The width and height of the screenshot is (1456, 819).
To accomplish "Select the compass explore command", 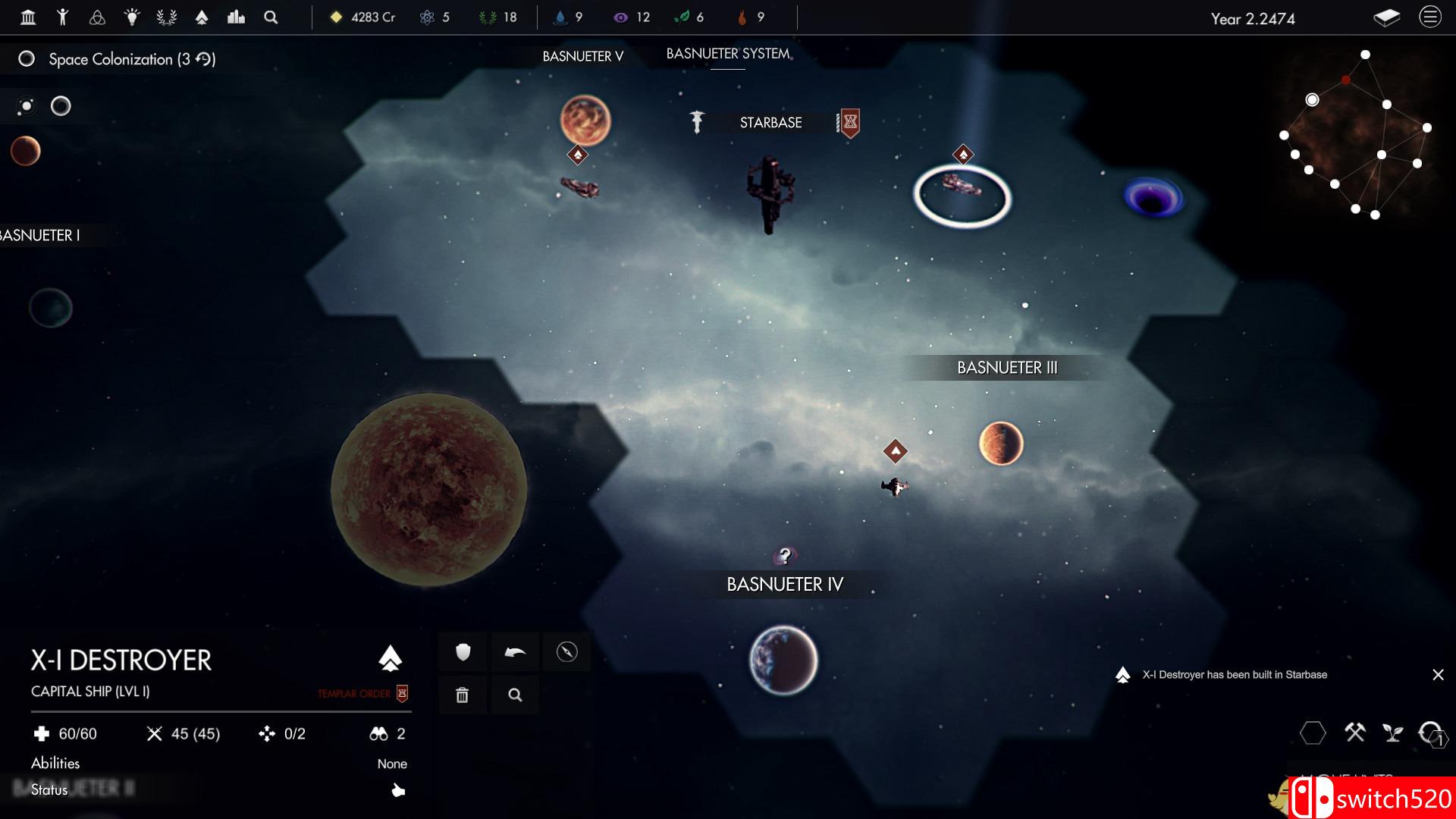I will (566, 652).
